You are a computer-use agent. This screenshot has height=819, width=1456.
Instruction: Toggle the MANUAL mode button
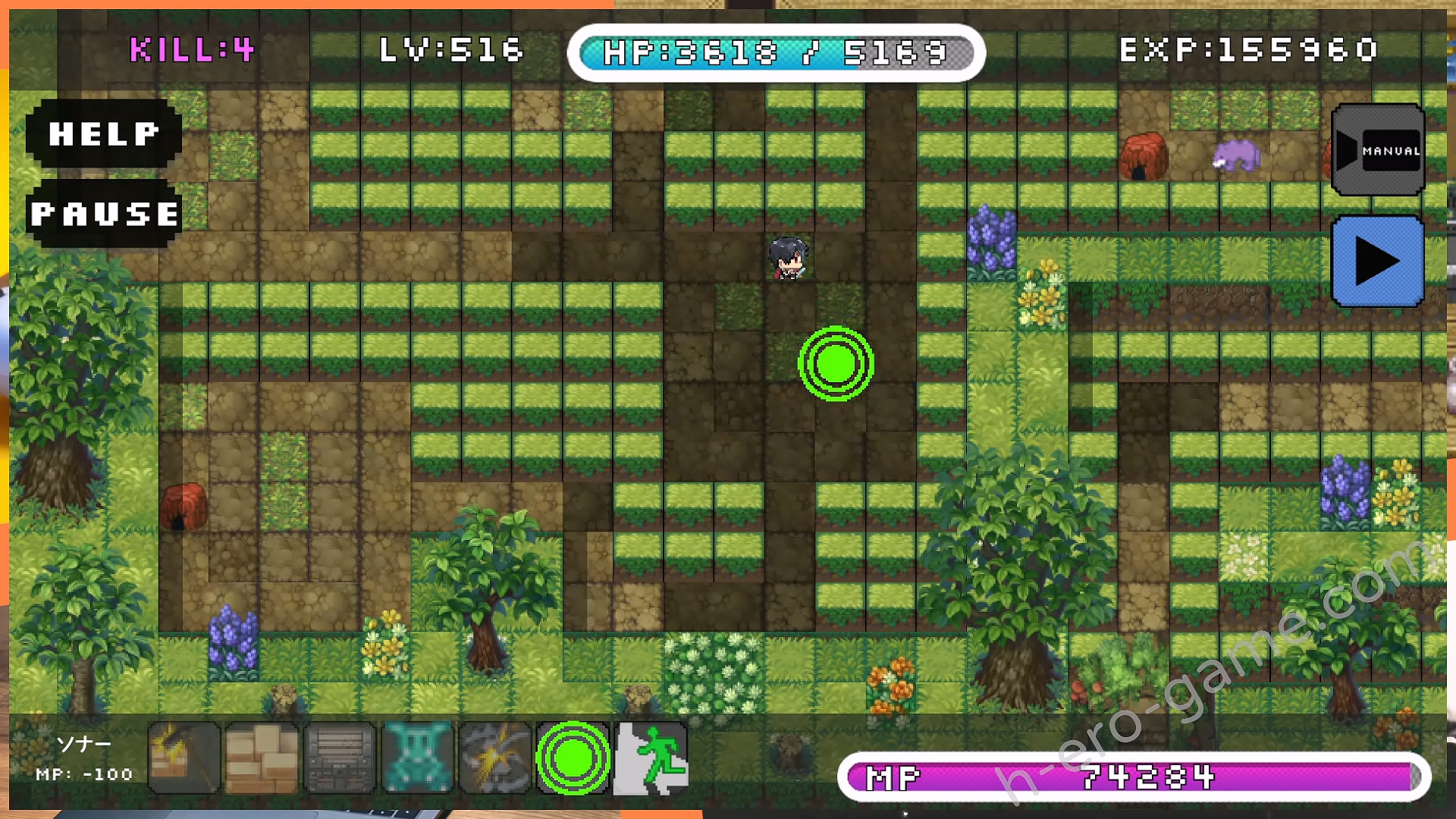point(1378,150)
